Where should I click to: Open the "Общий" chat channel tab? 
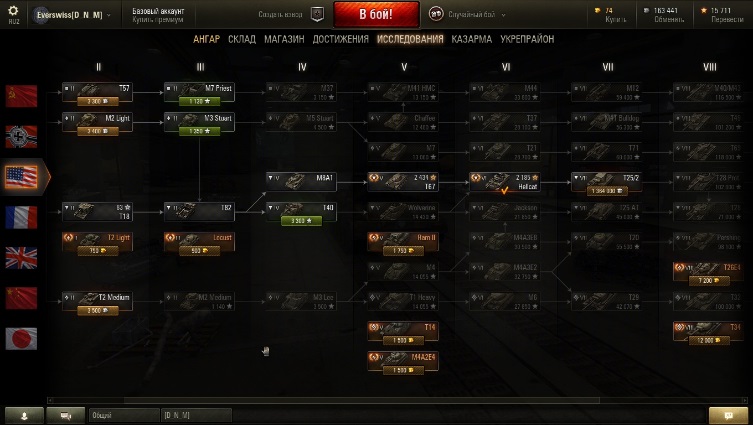[x=102, y=414]
